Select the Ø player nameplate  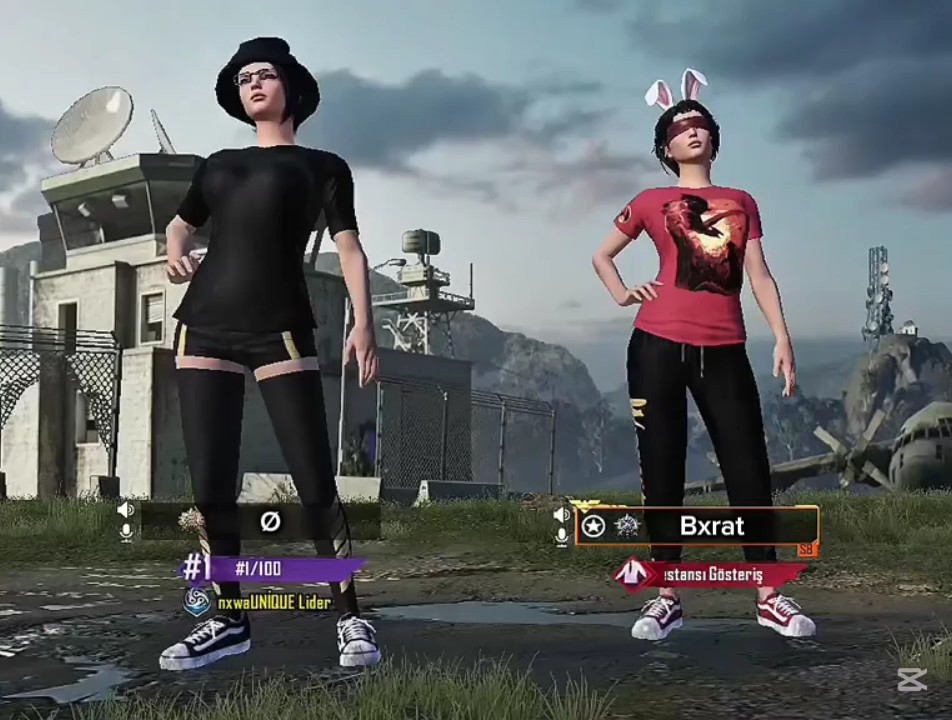[268, 521]
